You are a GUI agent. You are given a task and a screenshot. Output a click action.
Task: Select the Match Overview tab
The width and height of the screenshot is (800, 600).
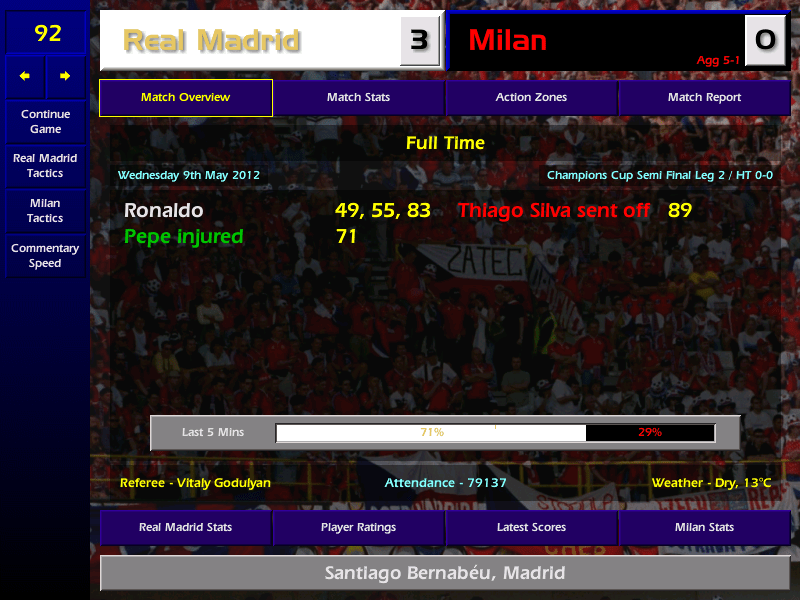tap(186, 98)
